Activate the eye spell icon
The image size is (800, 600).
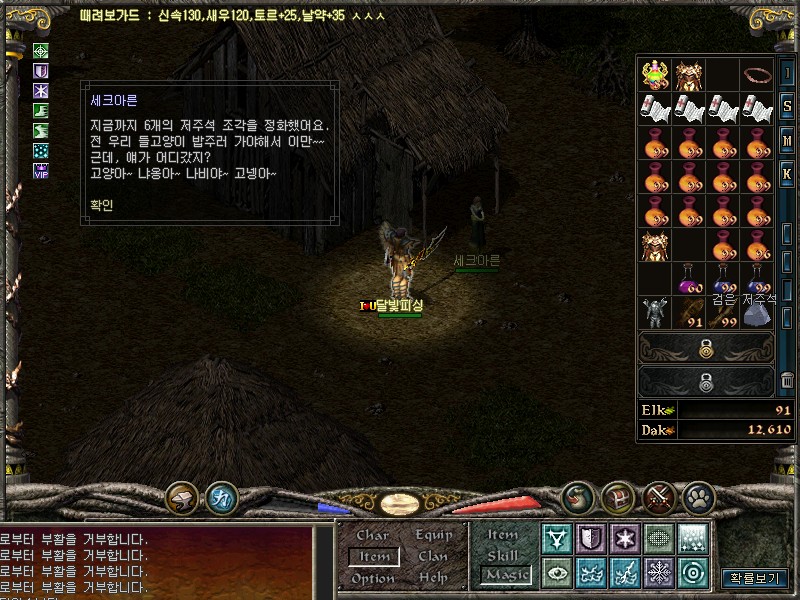(x=556, y=573)
